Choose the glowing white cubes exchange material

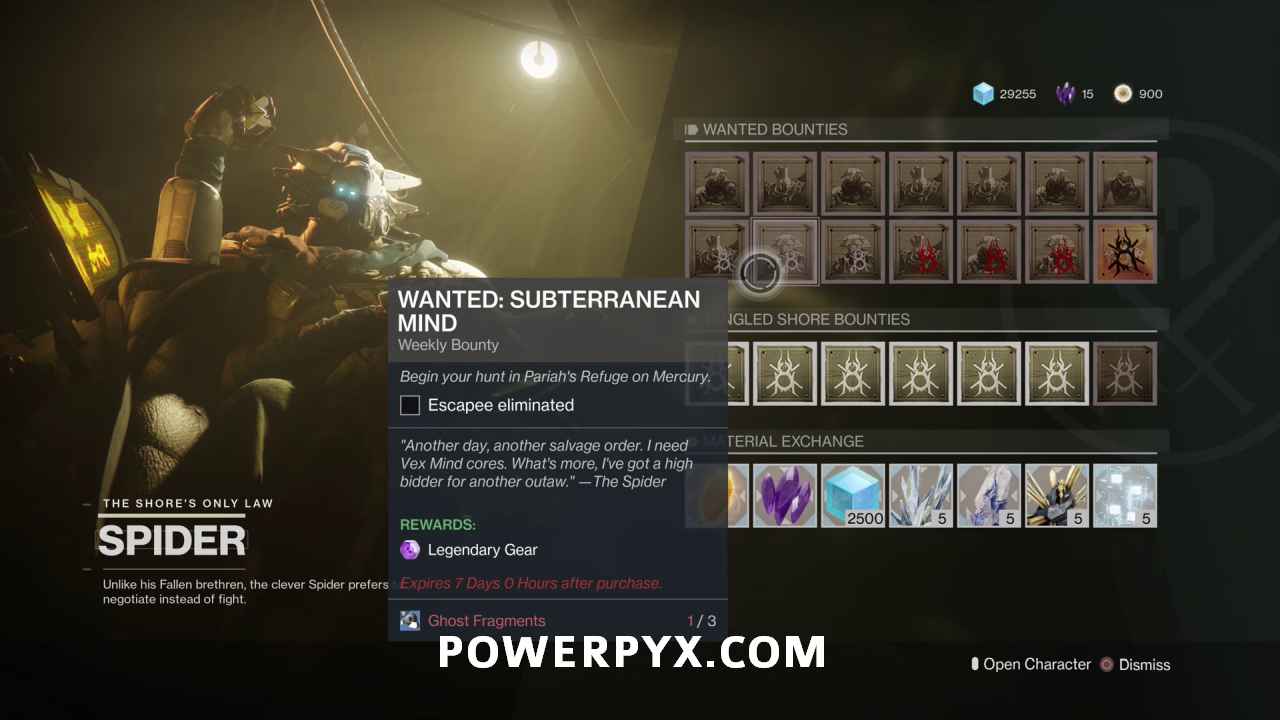pyautogui.click(x=1125, y=495)
